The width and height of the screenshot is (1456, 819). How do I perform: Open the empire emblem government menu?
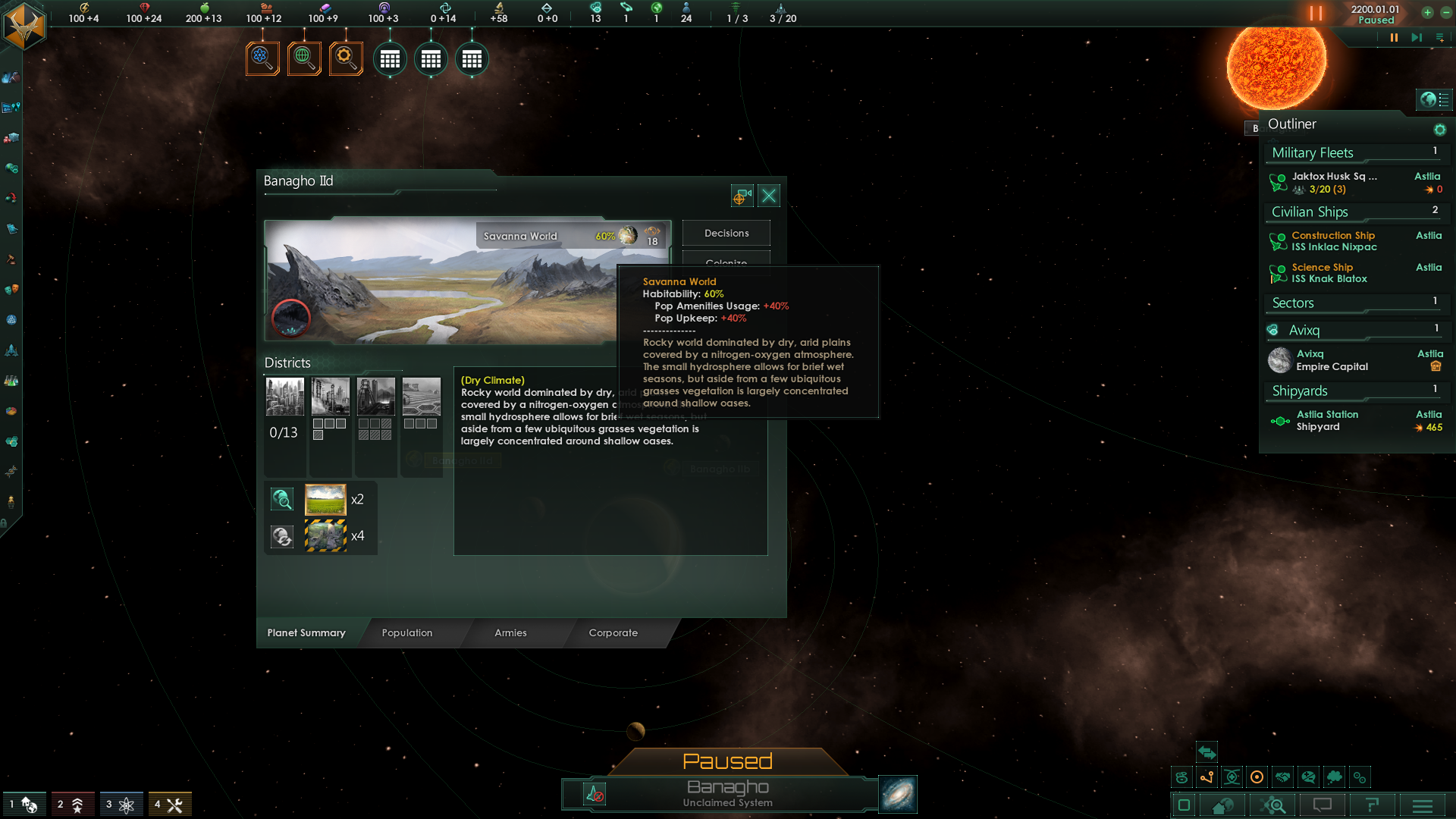point(24,26)
